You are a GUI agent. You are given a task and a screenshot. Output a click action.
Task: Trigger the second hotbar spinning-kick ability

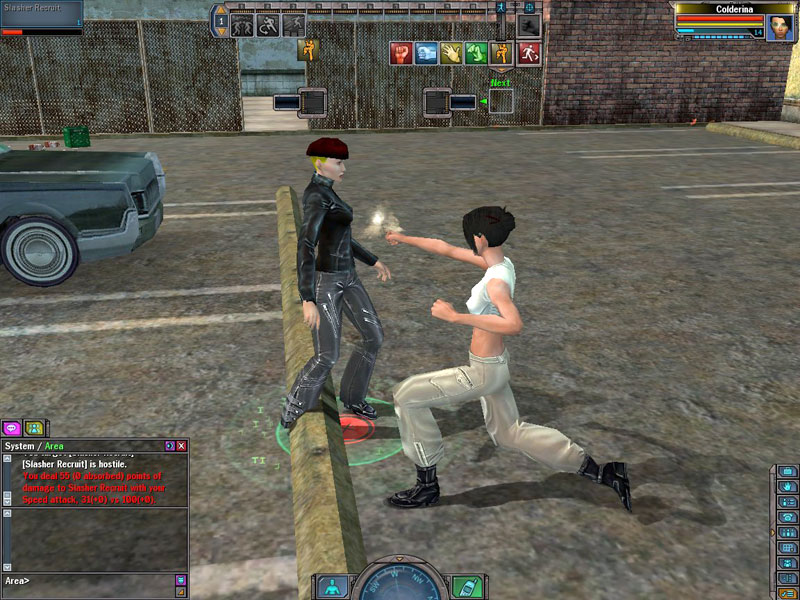tap(268, 25)
